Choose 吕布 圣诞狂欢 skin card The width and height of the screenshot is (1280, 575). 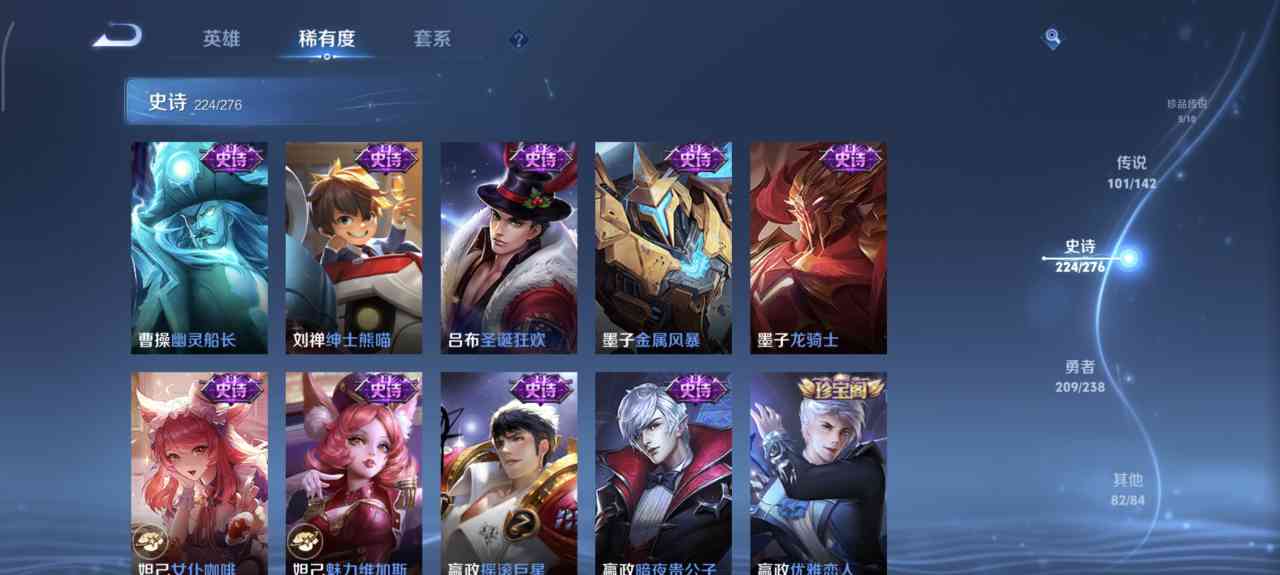tap(509, 247)
